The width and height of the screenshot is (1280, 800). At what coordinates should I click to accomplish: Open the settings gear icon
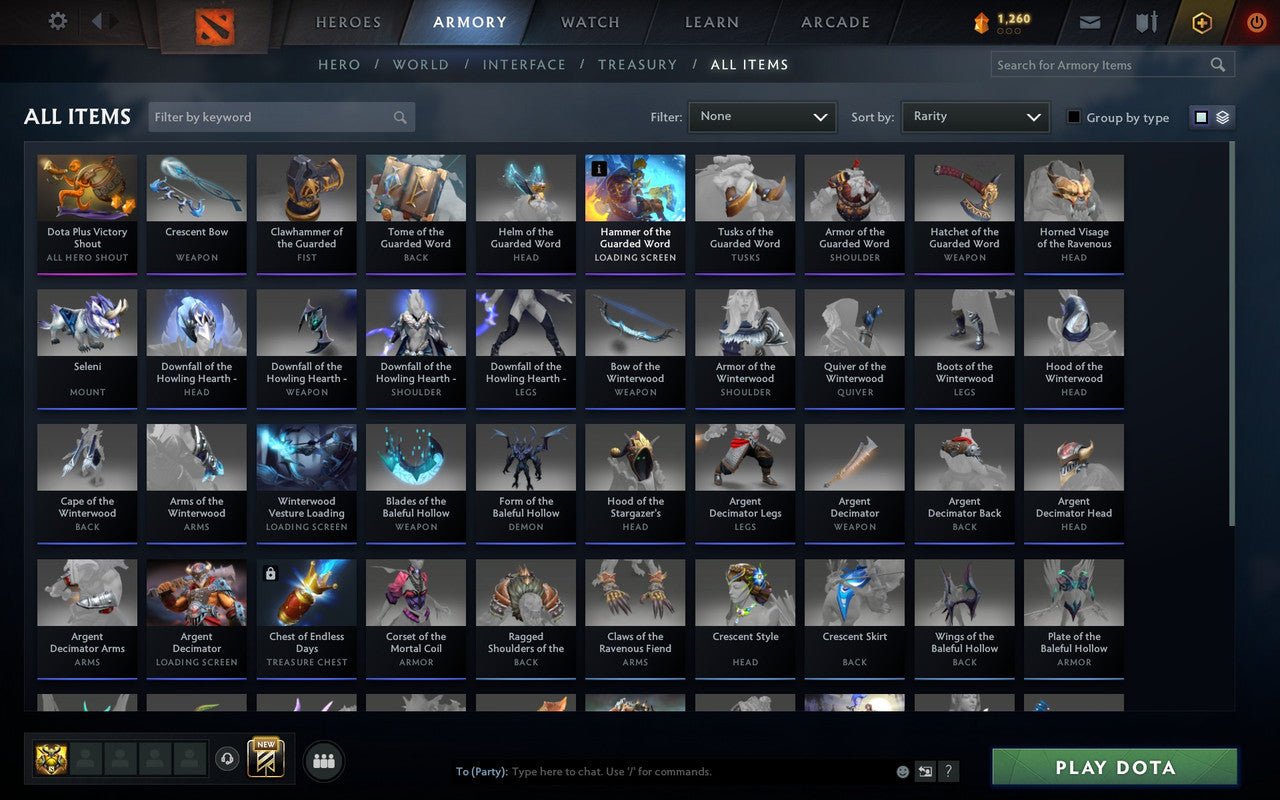[x=57, y=20]
